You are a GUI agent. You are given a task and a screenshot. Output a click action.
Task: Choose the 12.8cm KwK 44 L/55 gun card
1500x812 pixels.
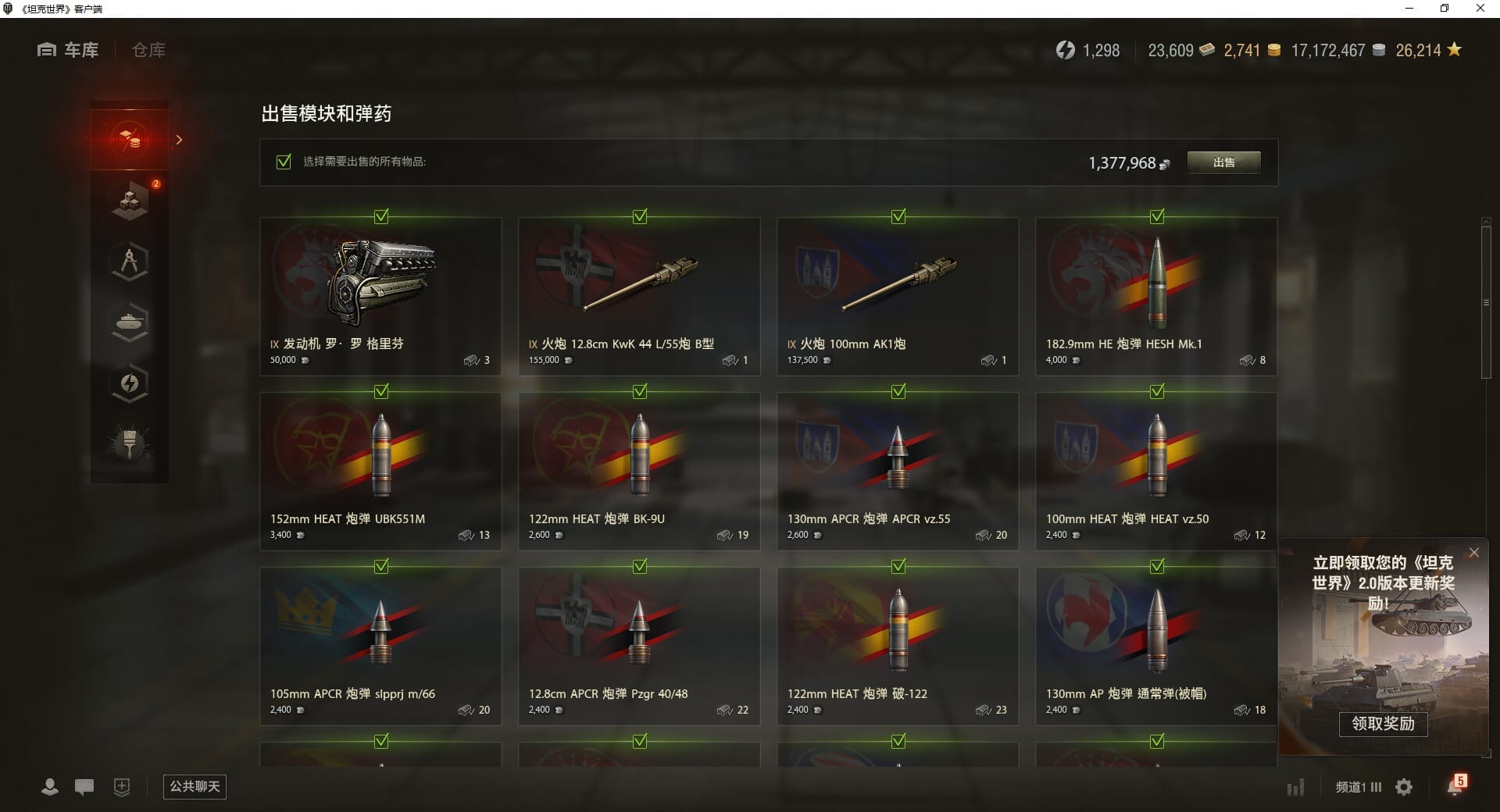(x=639, y=297)
